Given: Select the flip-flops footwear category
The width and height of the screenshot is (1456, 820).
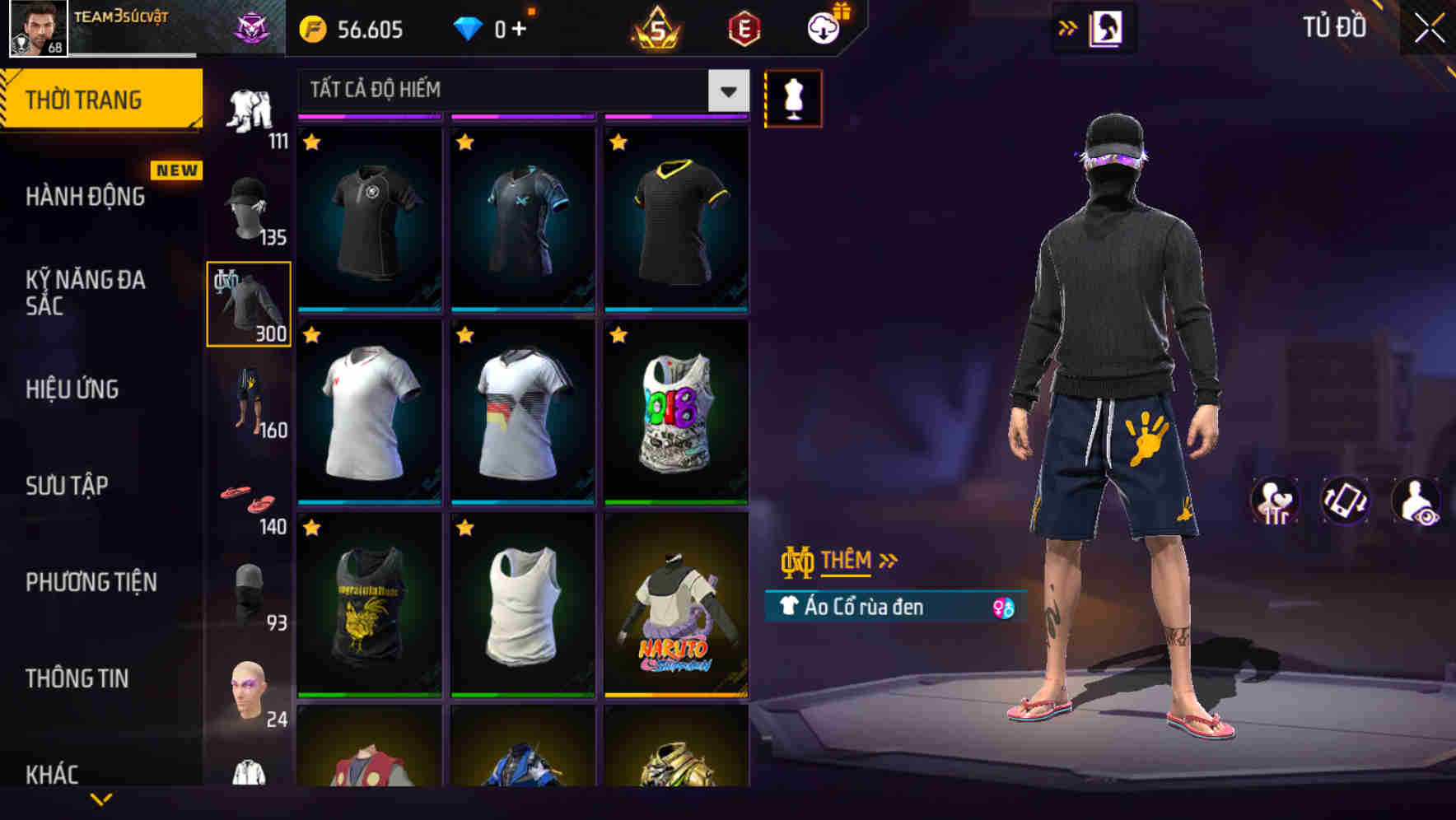Looking at the screenshot, I should pyautogui.click(x=247, y=498).
